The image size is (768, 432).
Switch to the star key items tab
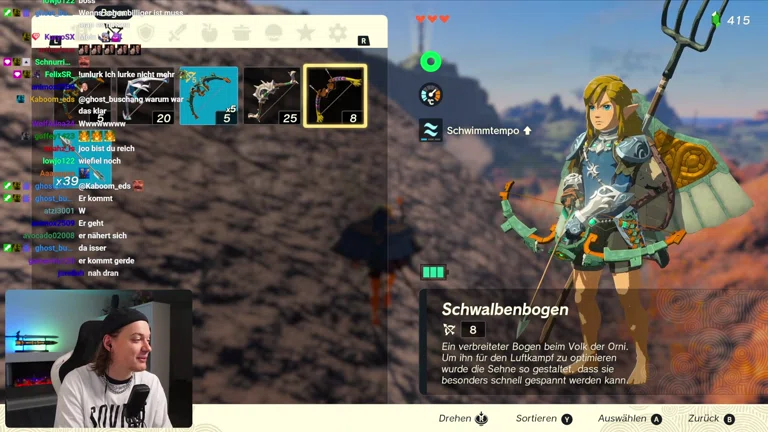coord(306,33)
